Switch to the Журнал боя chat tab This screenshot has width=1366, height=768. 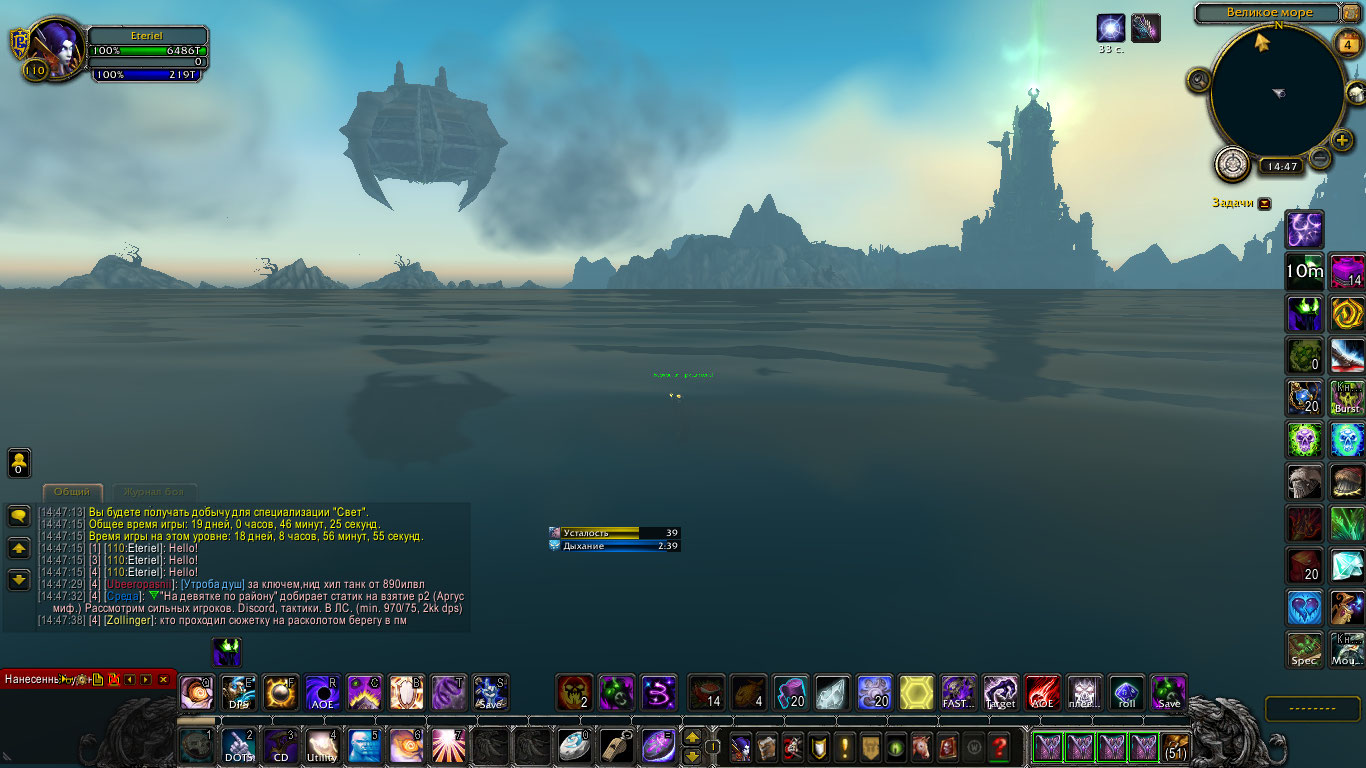153,492
